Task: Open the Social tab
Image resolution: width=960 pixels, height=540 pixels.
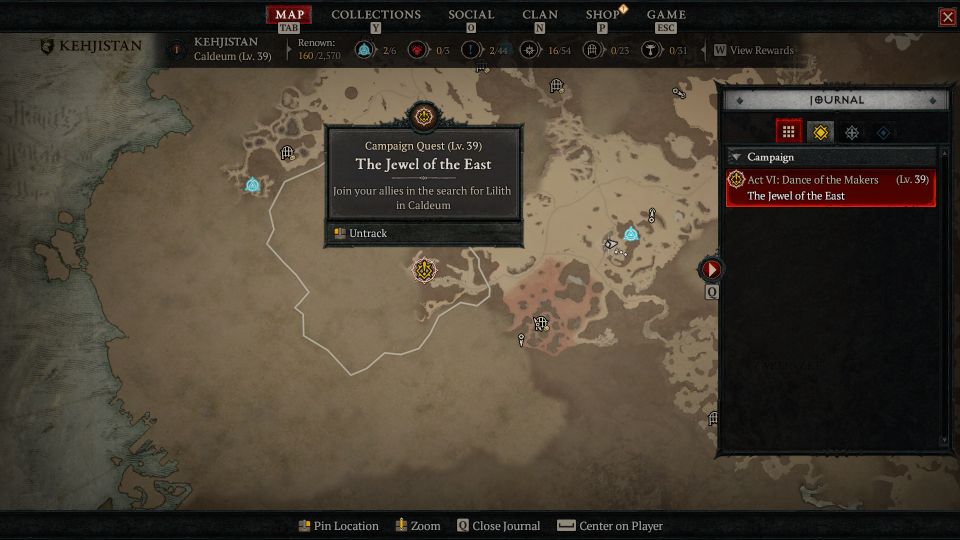Action: pos(471,15)
